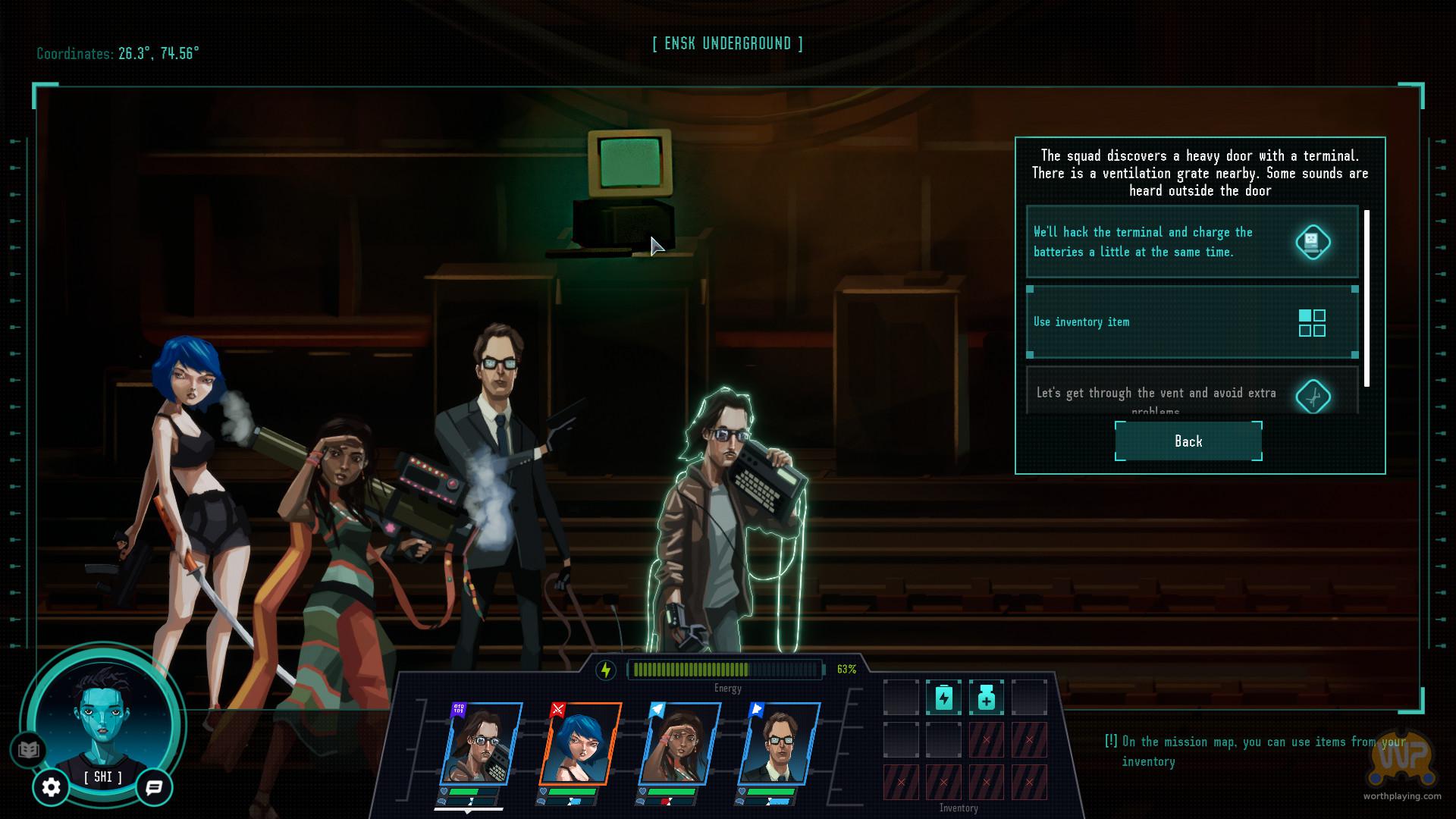Open the chat bubble icon near SHI
This screenshot has width=1456, height=819.
[154, 787]
